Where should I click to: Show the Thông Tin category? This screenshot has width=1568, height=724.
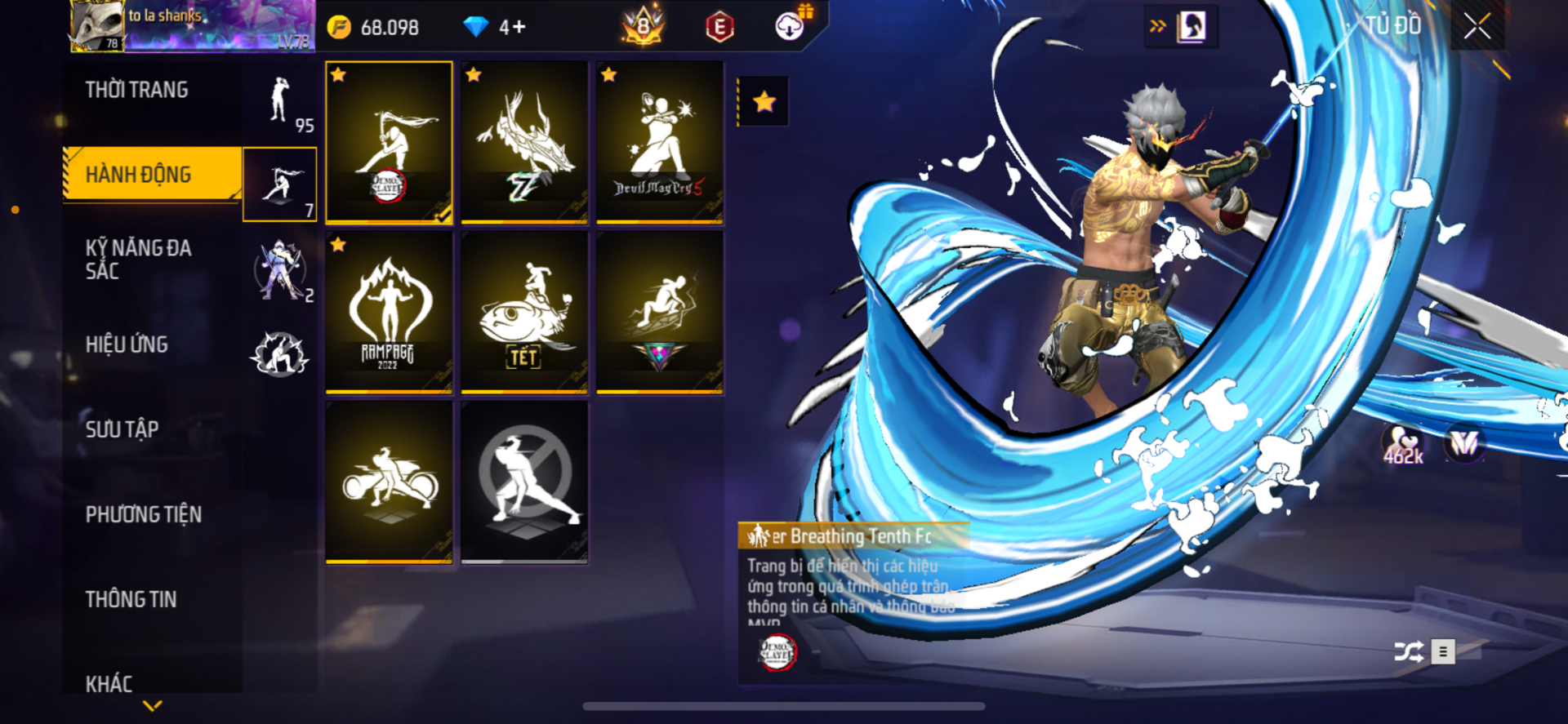tap(131, 599)
